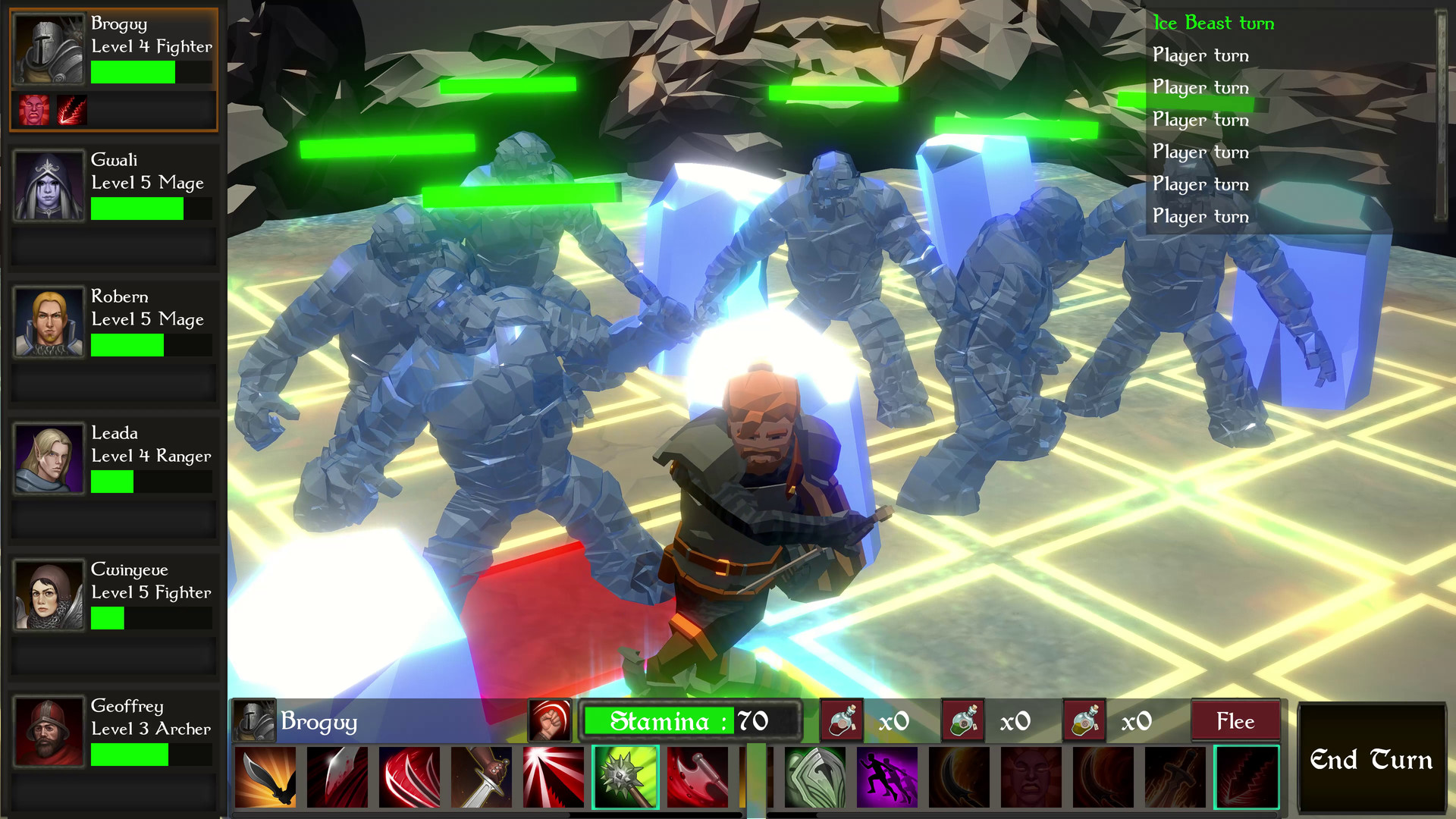Toggle the red buff icon under Broguy's portrait

pos(35,111)
